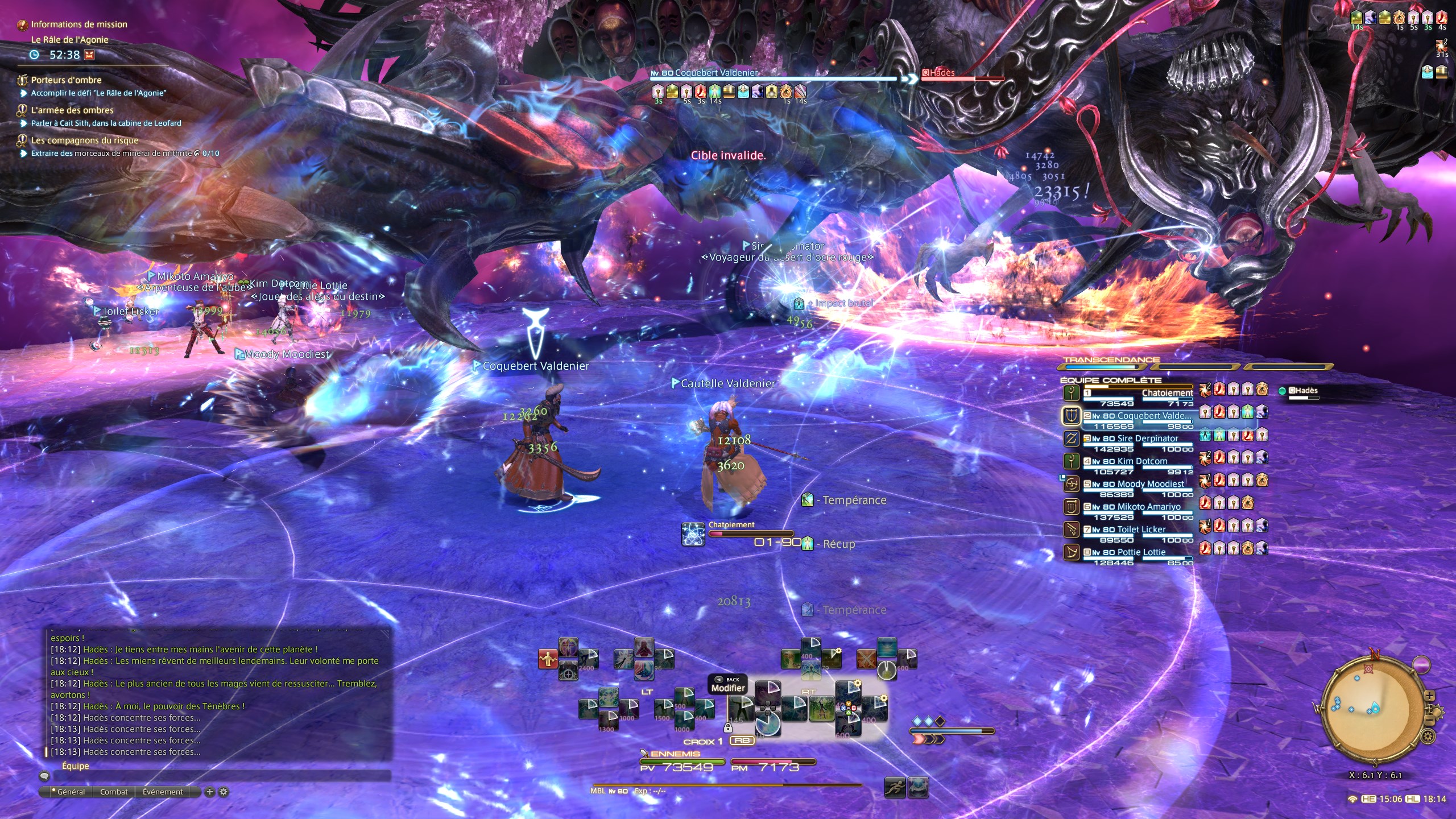
Task: Zoom out the minimap with minus button
Action: (1429, 722)
